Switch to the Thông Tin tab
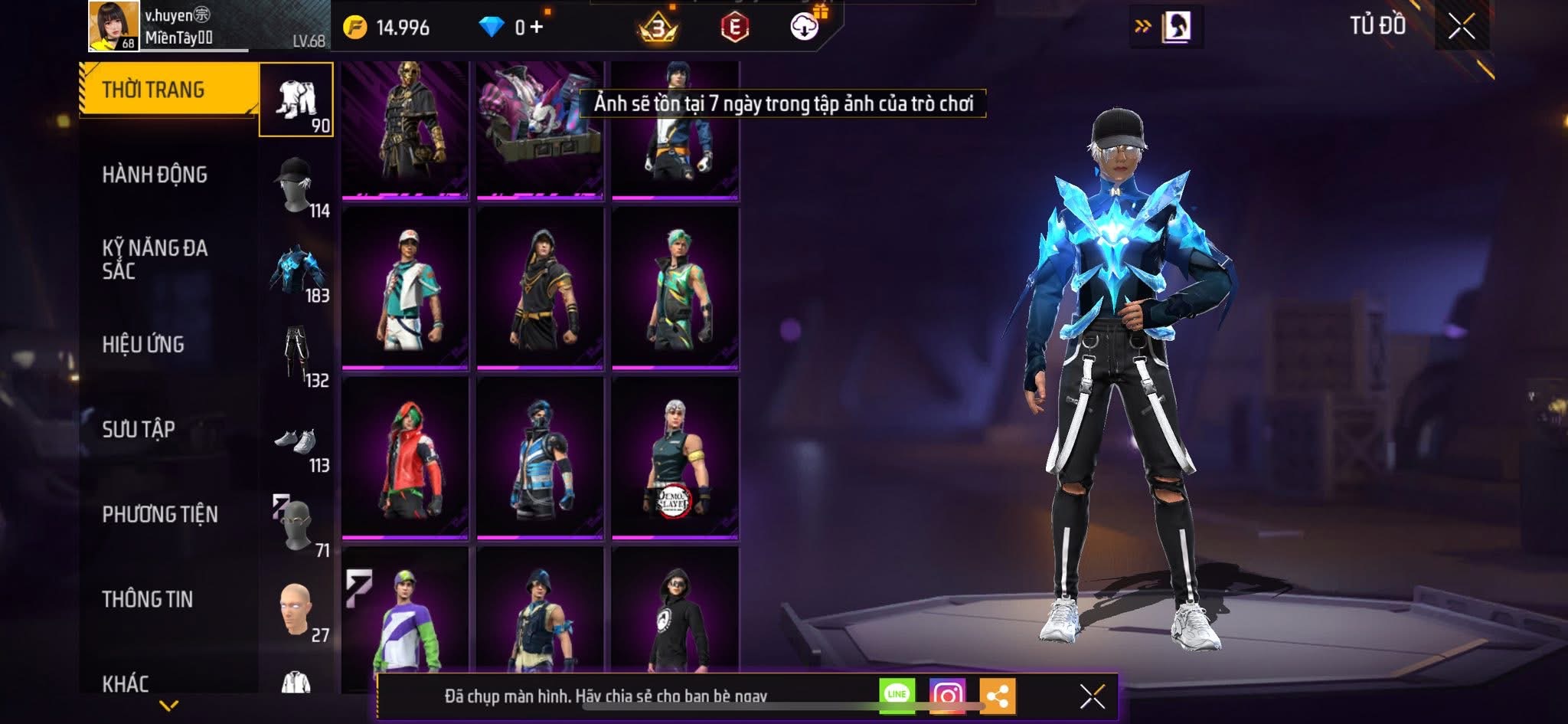This screenshot has height=724, width=1568. (x=148, y=599)
